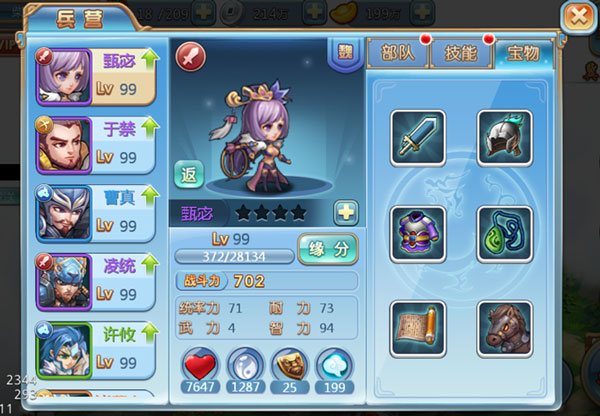The height and width of the screenshot is (416, 600).
Task: Open the 技能 skills tab
Action: (x=459, y=55)
